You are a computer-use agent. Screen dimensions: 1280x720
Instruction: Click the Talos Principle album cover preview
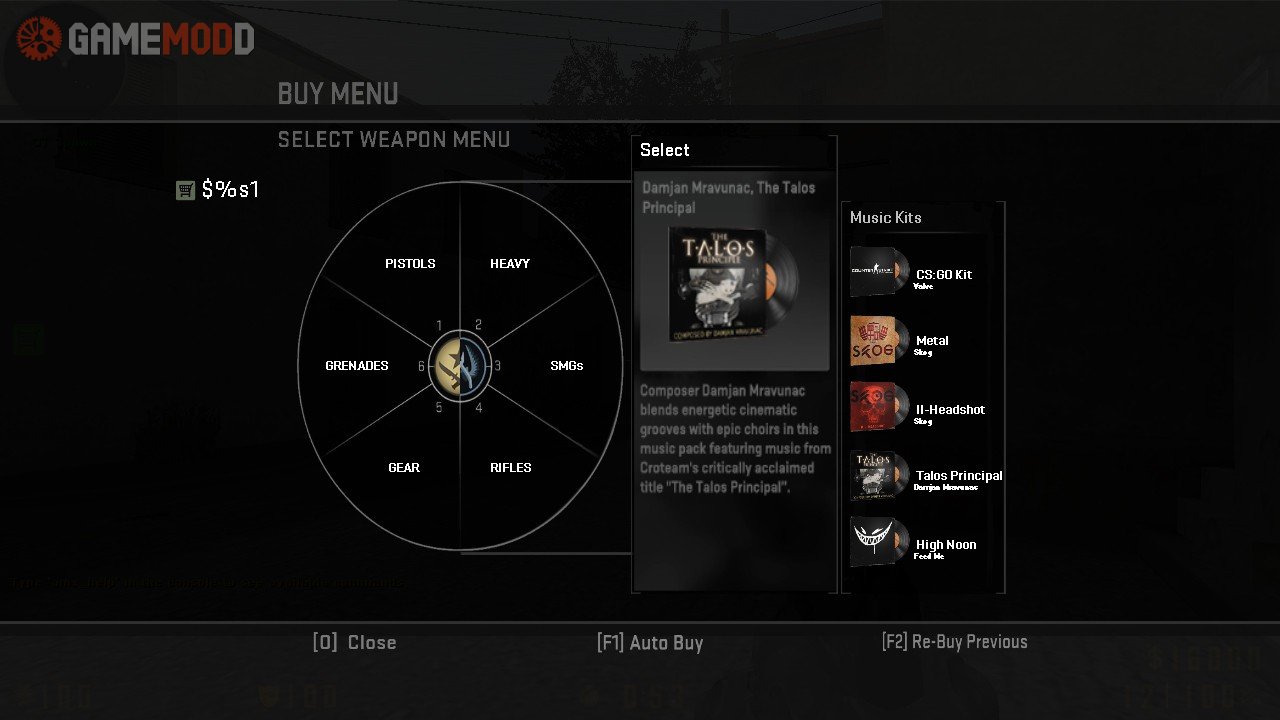[734, 285]
